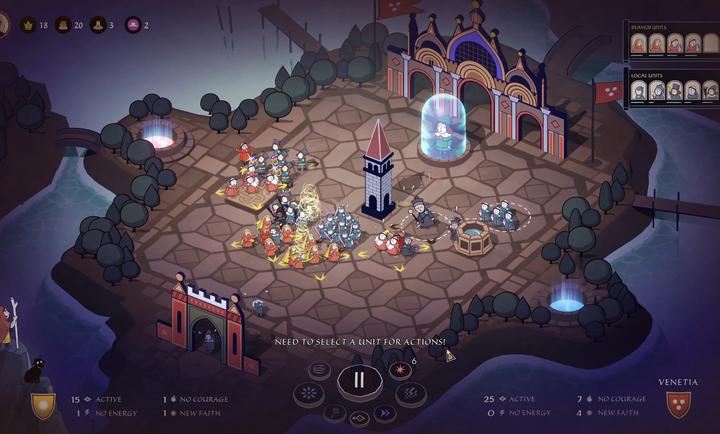The width and height of the screenshot is (720, 434).
Task: Pick the top-hat local unit portrait
Action: (675, 91)
